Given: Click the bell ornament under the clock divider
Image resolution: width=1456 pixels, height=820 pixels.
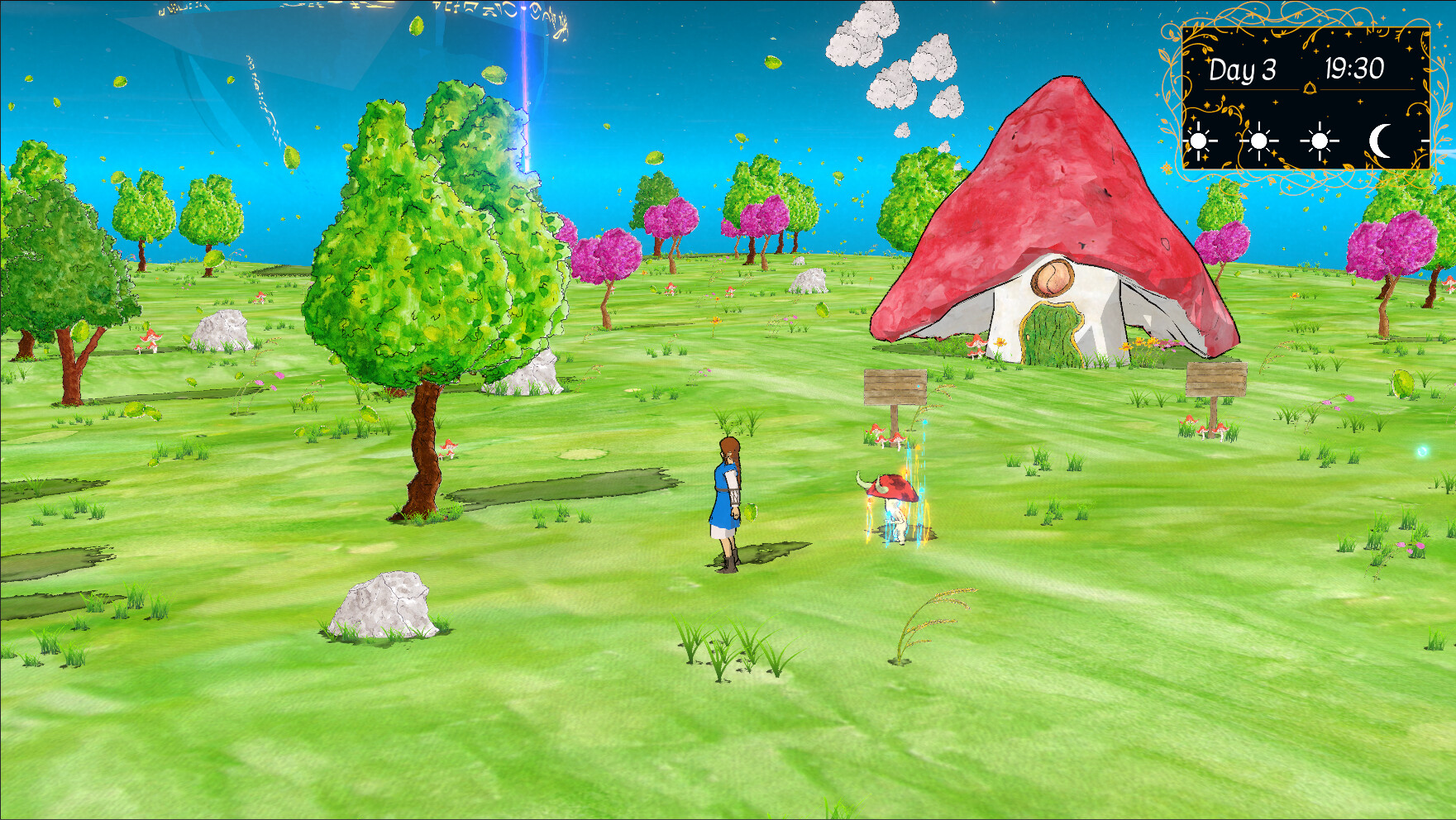Looking at the screenshot, I should (x=1310, y=89).
